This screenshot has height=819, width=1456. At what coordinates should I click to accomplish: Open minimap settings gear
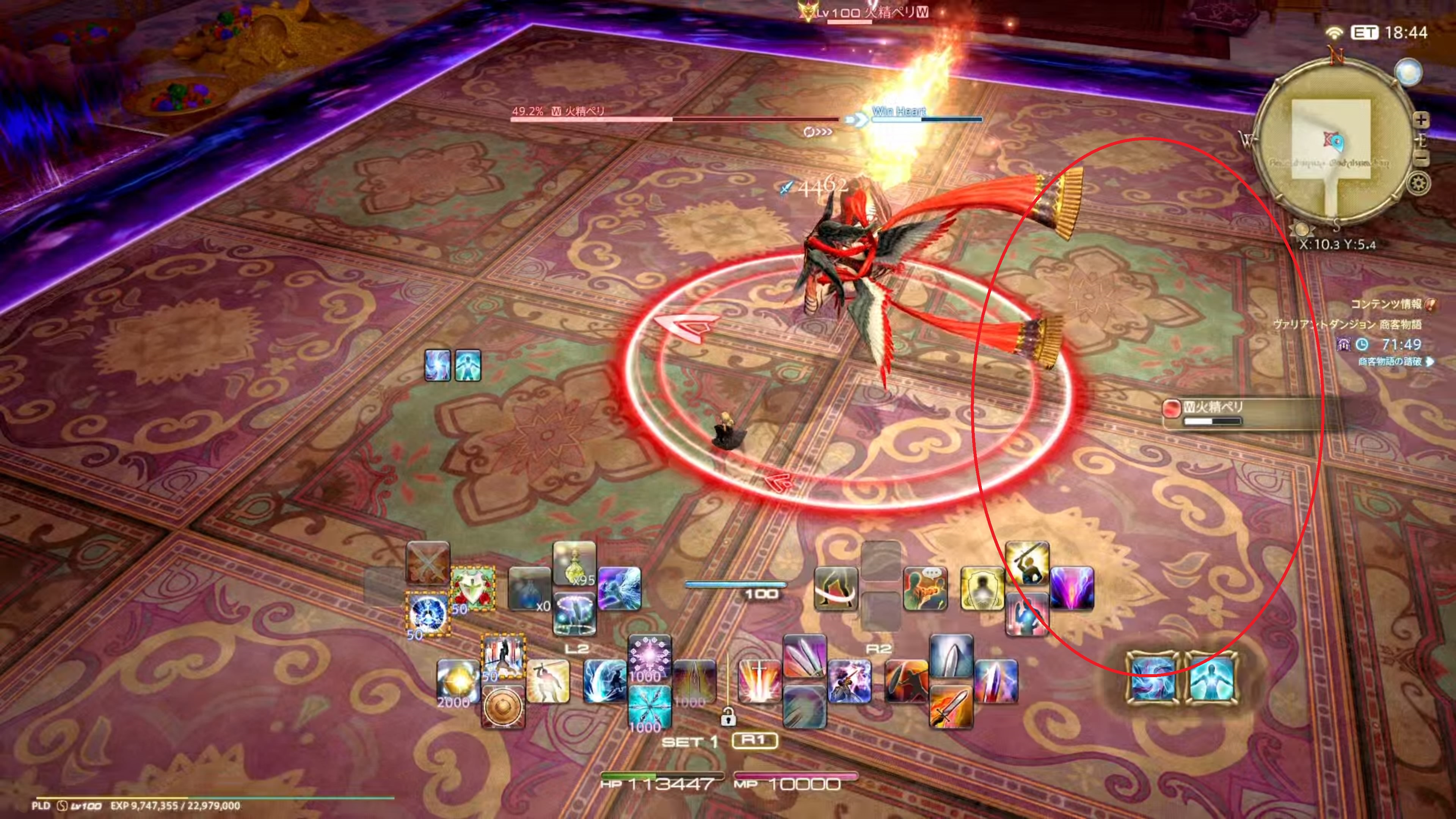tap(1419, 184)
